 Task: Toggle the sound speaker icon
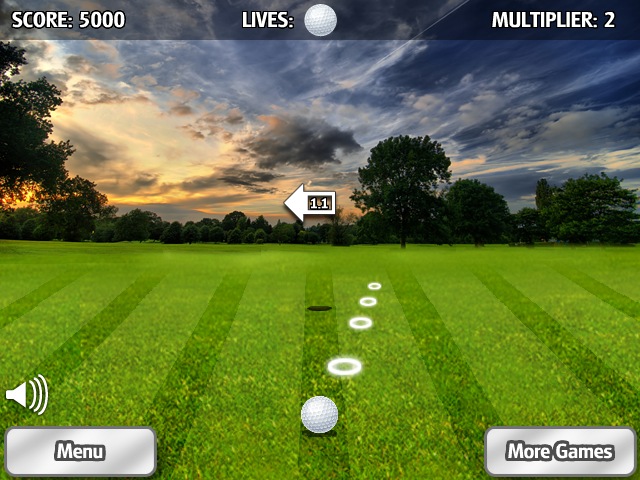click(26, 396)
